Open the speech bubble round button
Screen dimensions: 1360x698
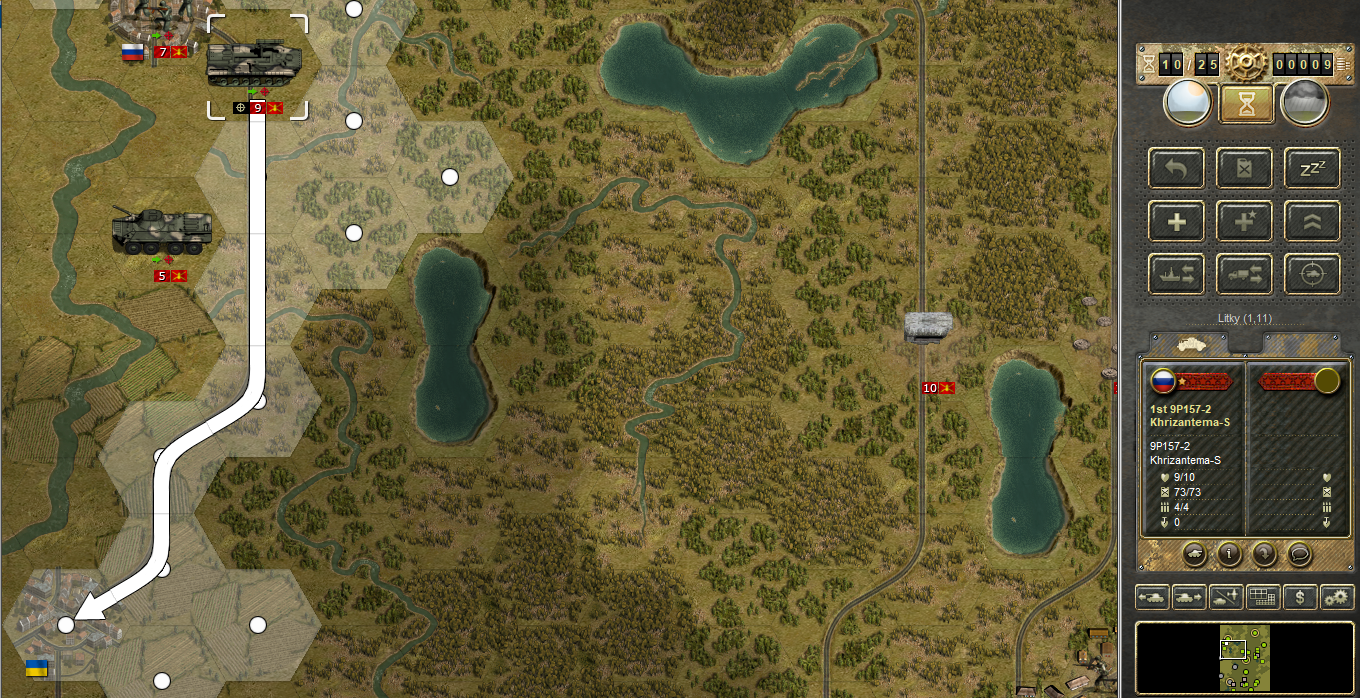coord(1299,552)
